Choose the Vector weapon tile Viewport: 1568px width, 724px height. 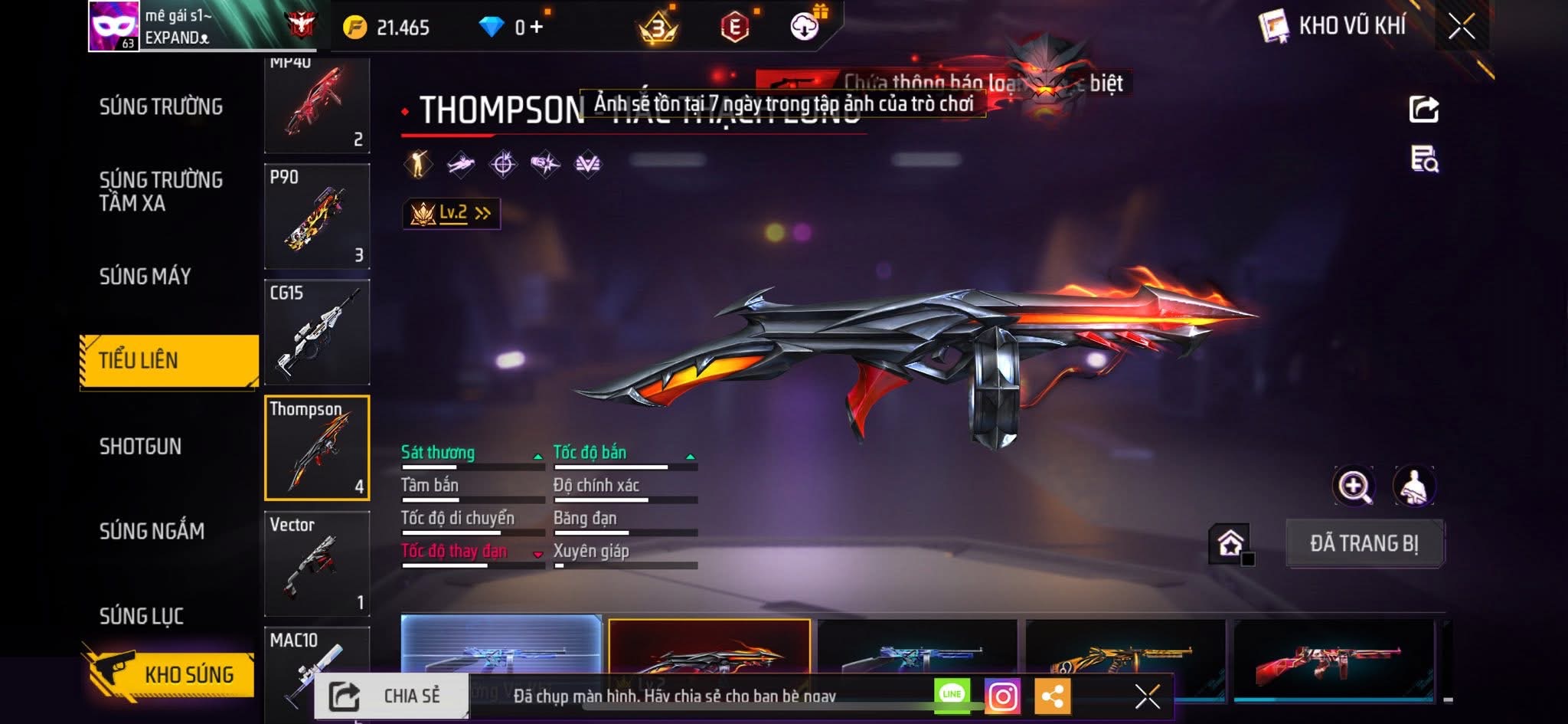[x=317, y=563]
